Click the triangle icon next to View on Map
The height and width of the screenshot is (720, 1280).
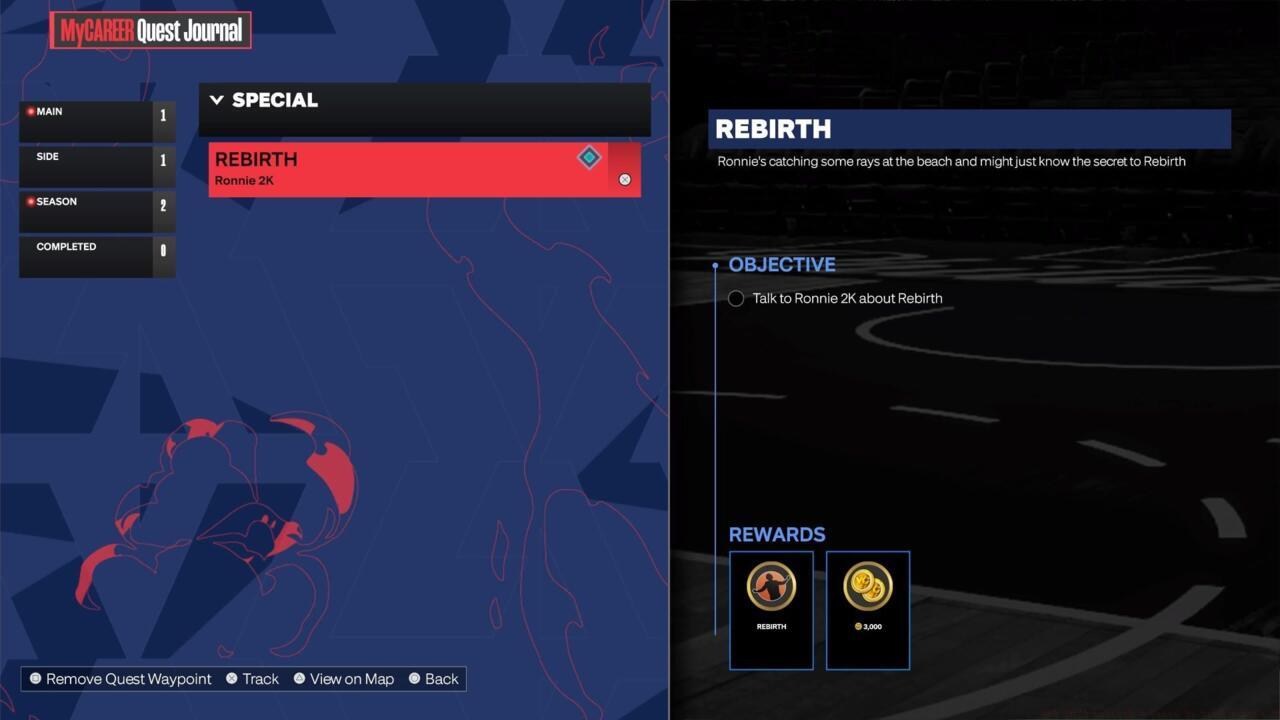(x=299, y=678)
